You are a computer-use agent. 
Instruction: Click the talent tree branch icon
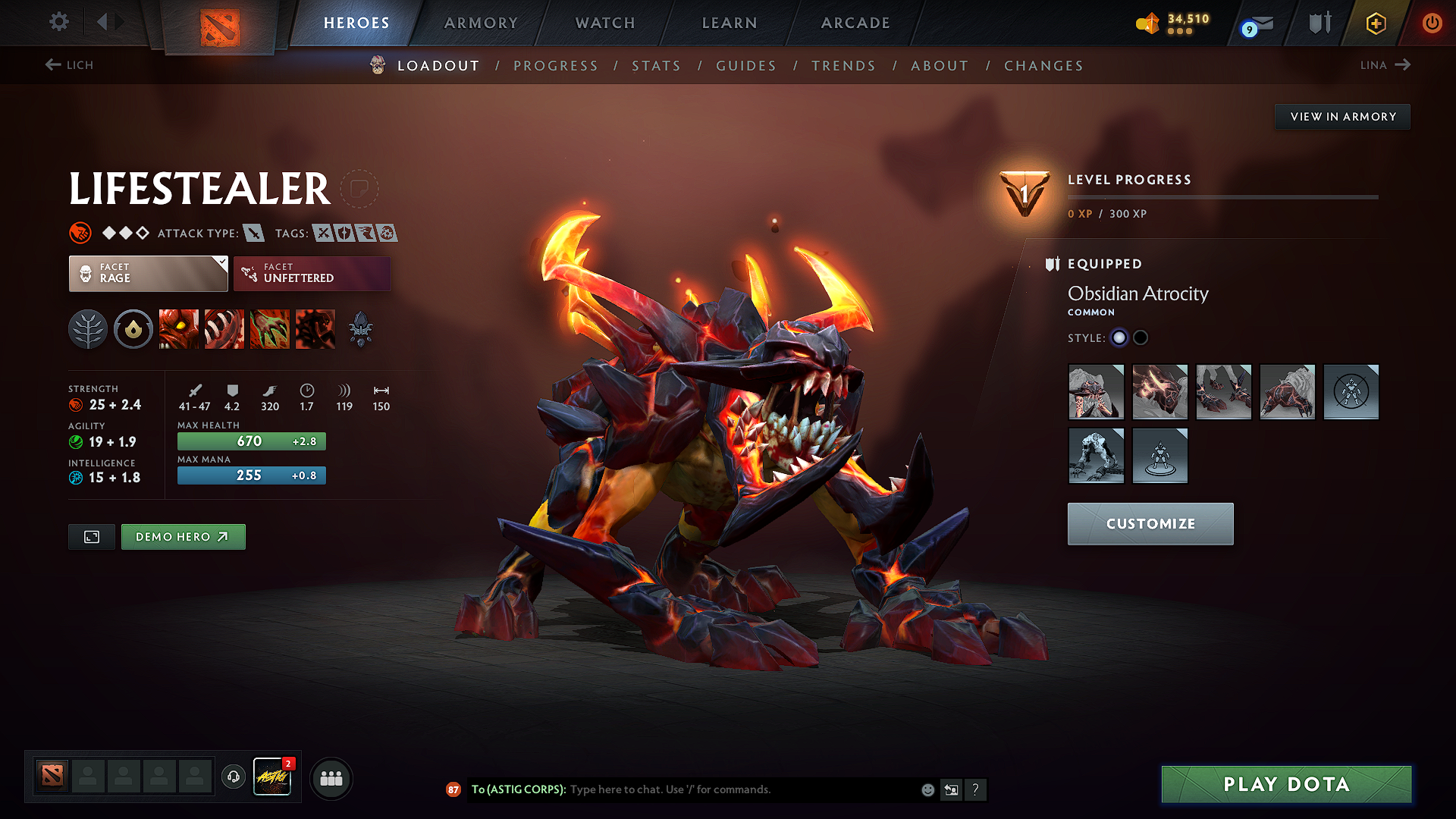[x=88, y=329]
